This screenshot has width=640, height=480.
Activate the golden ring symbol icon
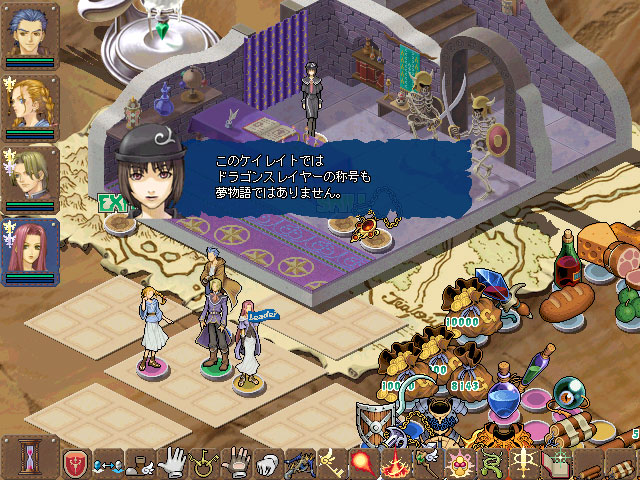[205, 463]
